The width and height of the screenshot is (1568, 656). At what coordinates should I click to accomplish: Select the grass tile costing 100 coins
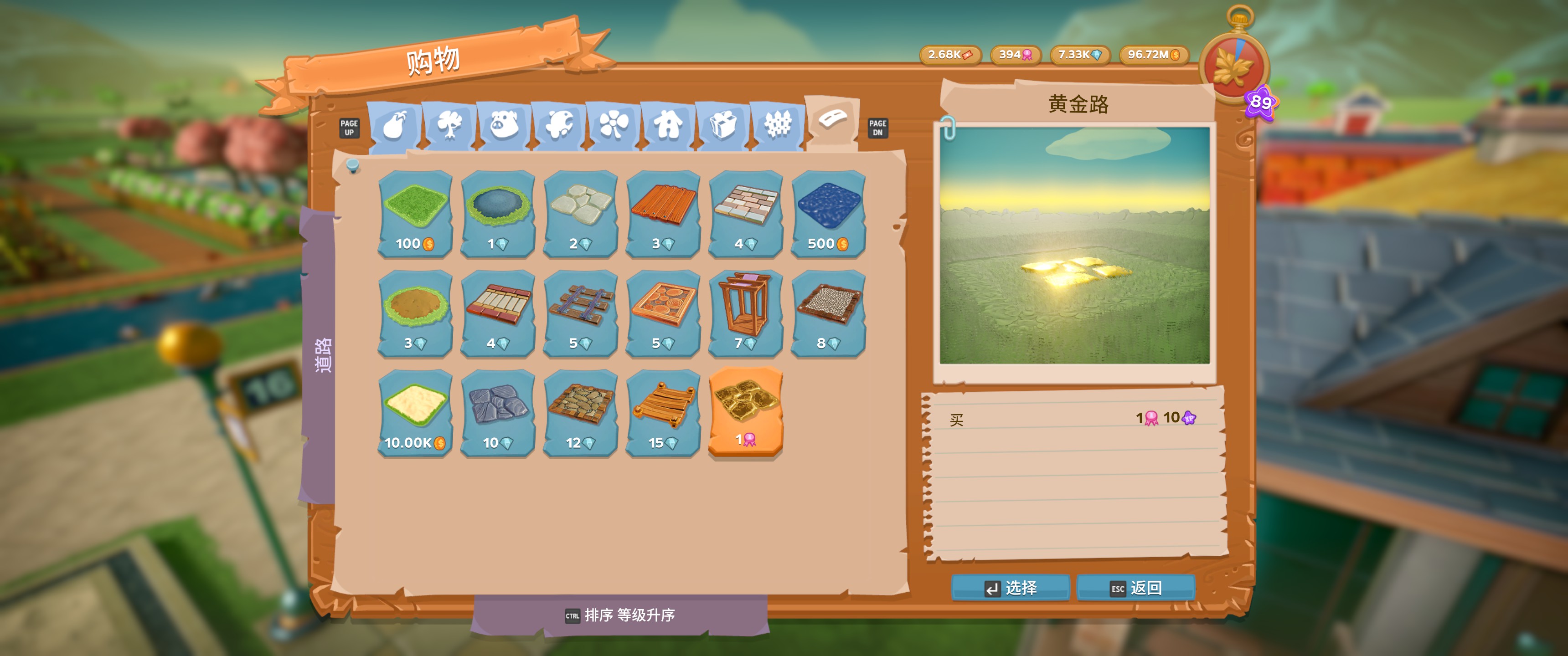(414, 213)
